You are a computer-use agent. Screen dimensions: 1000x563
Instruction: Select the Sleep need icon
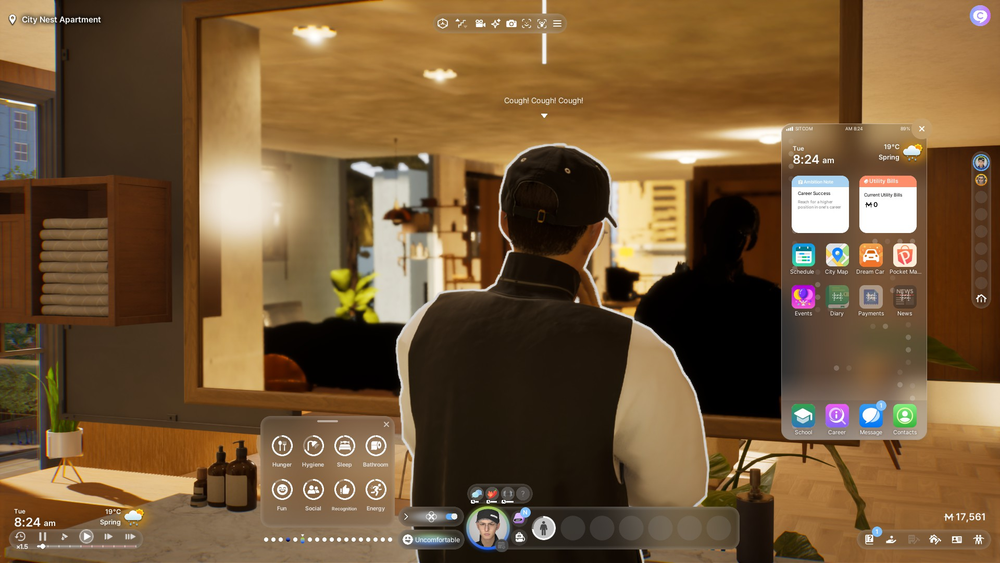[x=344, y=446]
